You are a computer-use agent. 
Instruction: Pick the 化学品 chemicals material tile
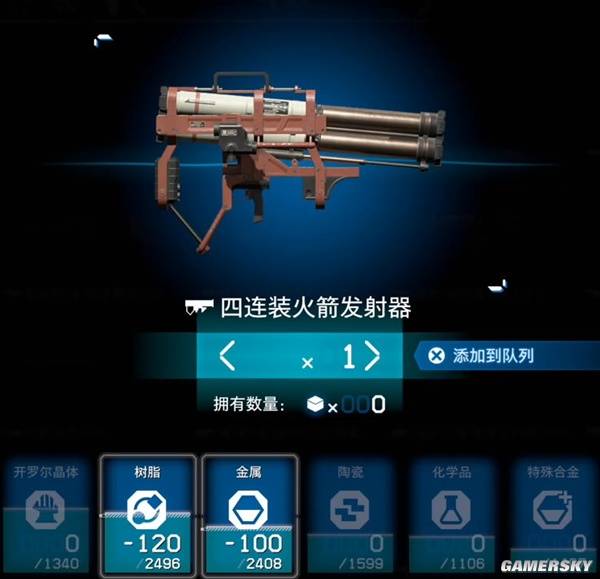pyautogui.click(x=450, y=512)
